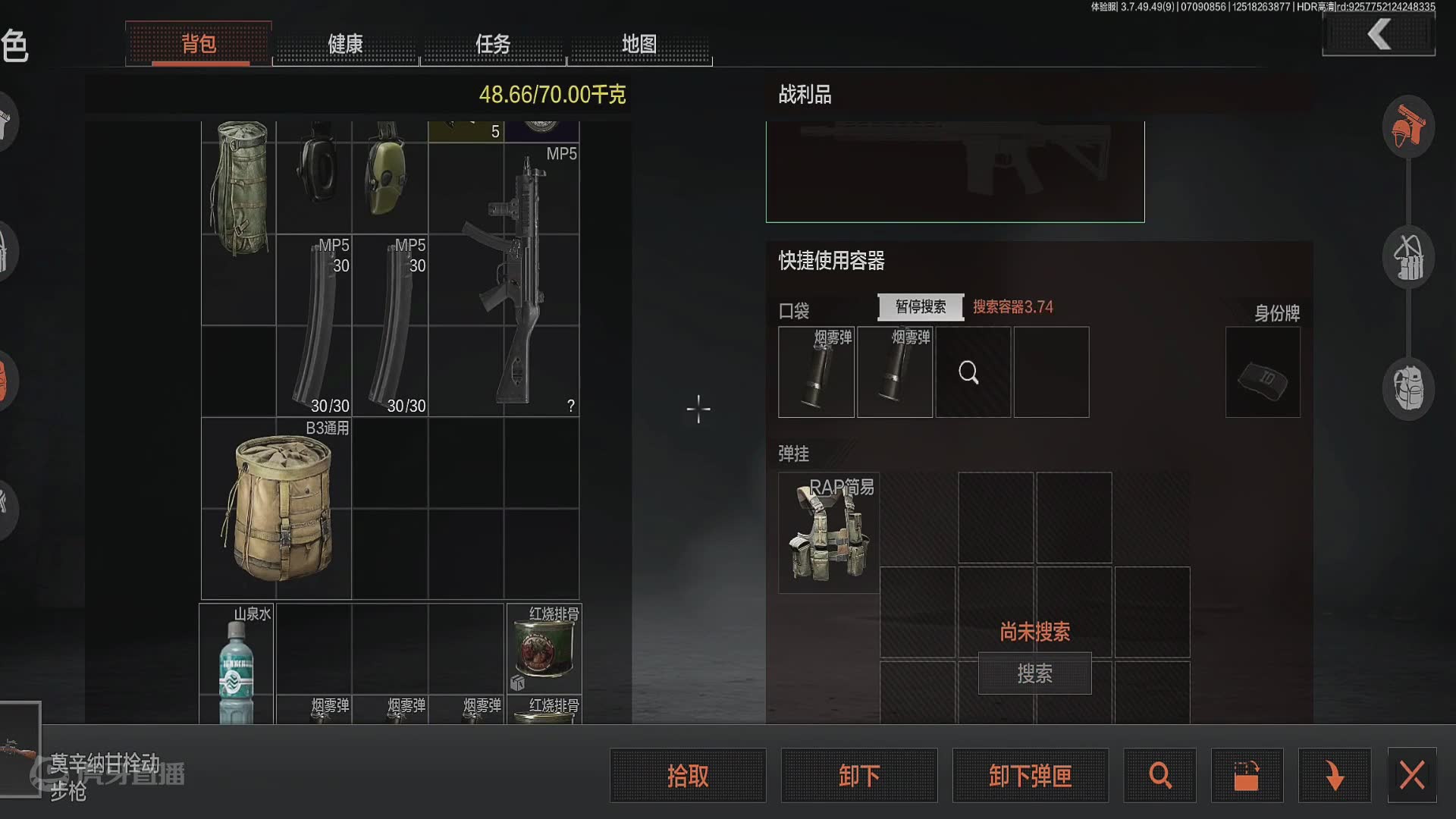Open the orange pistol category icon
1456x819 pixels.
click(x=1408, y=127)
